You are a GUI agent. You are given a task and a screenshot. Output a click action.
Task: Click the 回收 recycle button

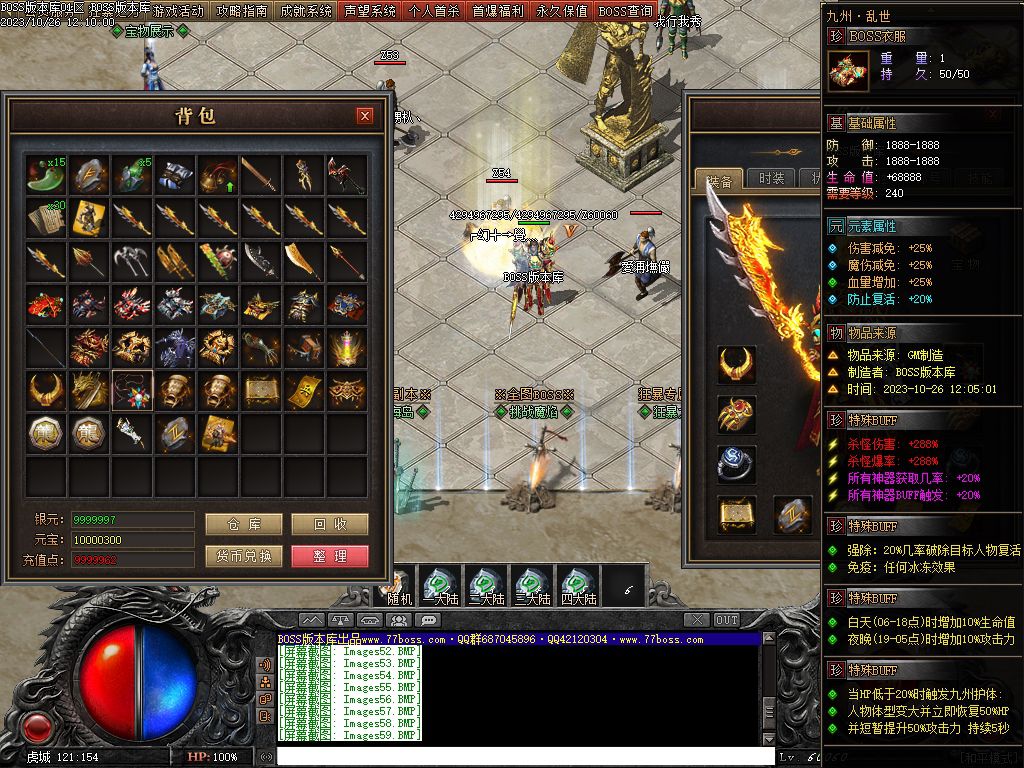point(330,524)
